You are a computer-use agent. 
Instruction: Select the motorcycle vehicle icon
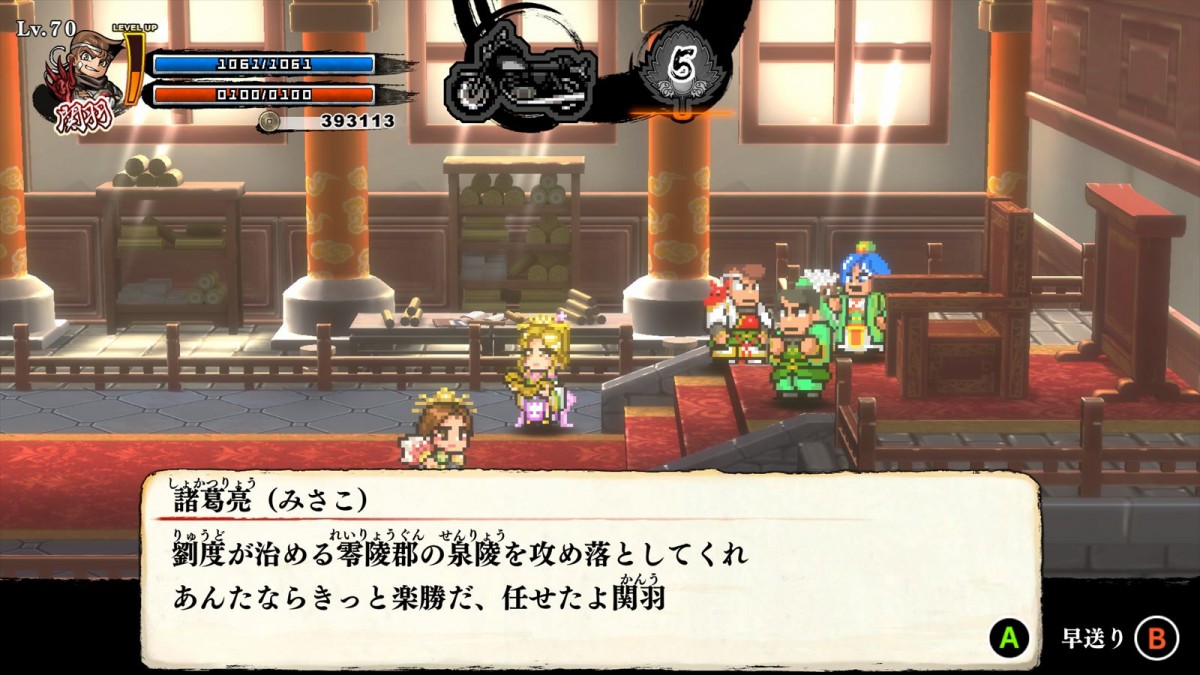[520, 78]
